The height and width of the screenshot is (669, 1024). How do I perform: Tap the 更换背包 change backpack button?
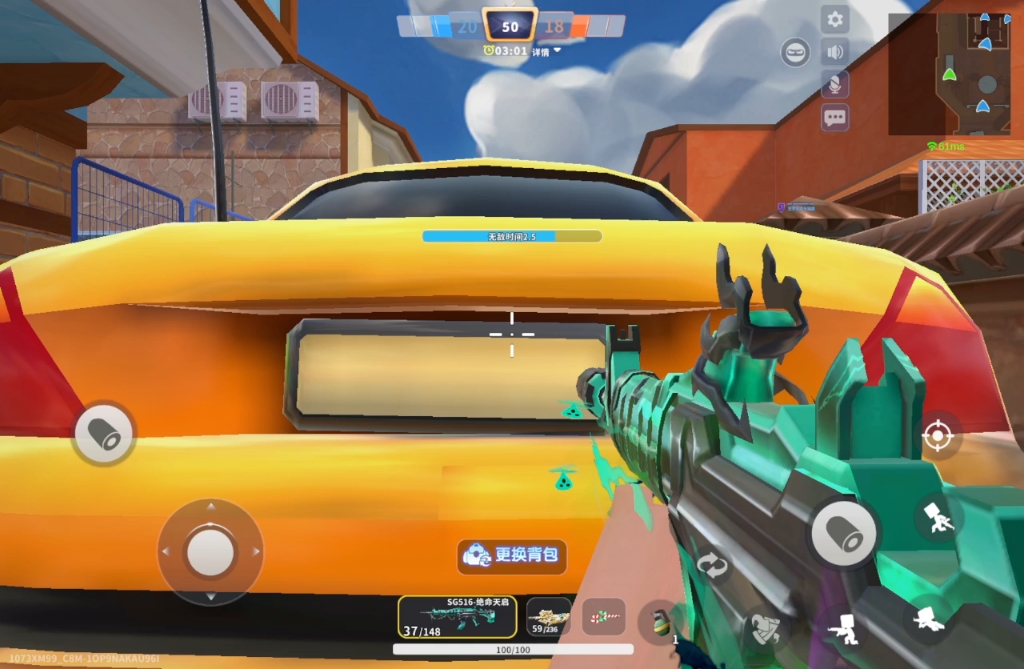tap(513, 555)
